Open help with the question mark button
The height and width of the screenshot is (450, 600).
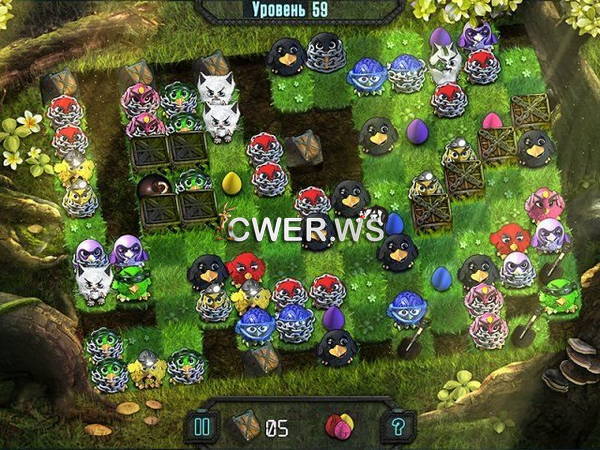click(x=396, y=427)
